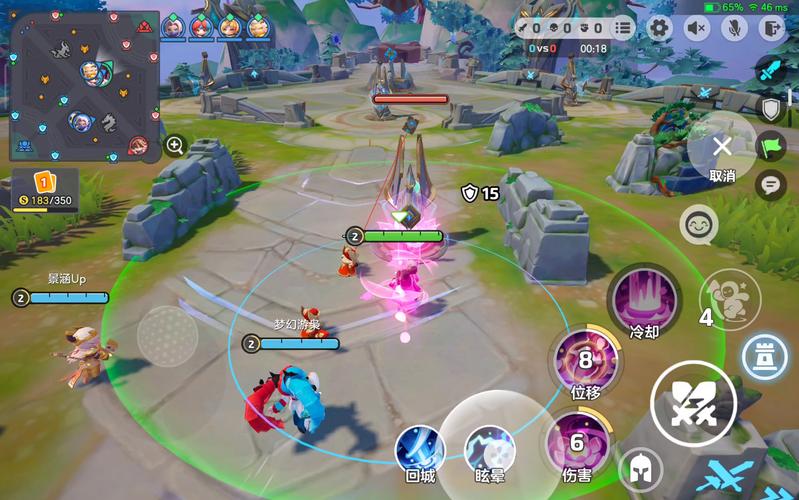Tap the crossed-swords basic attack button
Image resolution: width=799 pixels, height=500 pixels.
pyautogui.click(x=693, y=404)
